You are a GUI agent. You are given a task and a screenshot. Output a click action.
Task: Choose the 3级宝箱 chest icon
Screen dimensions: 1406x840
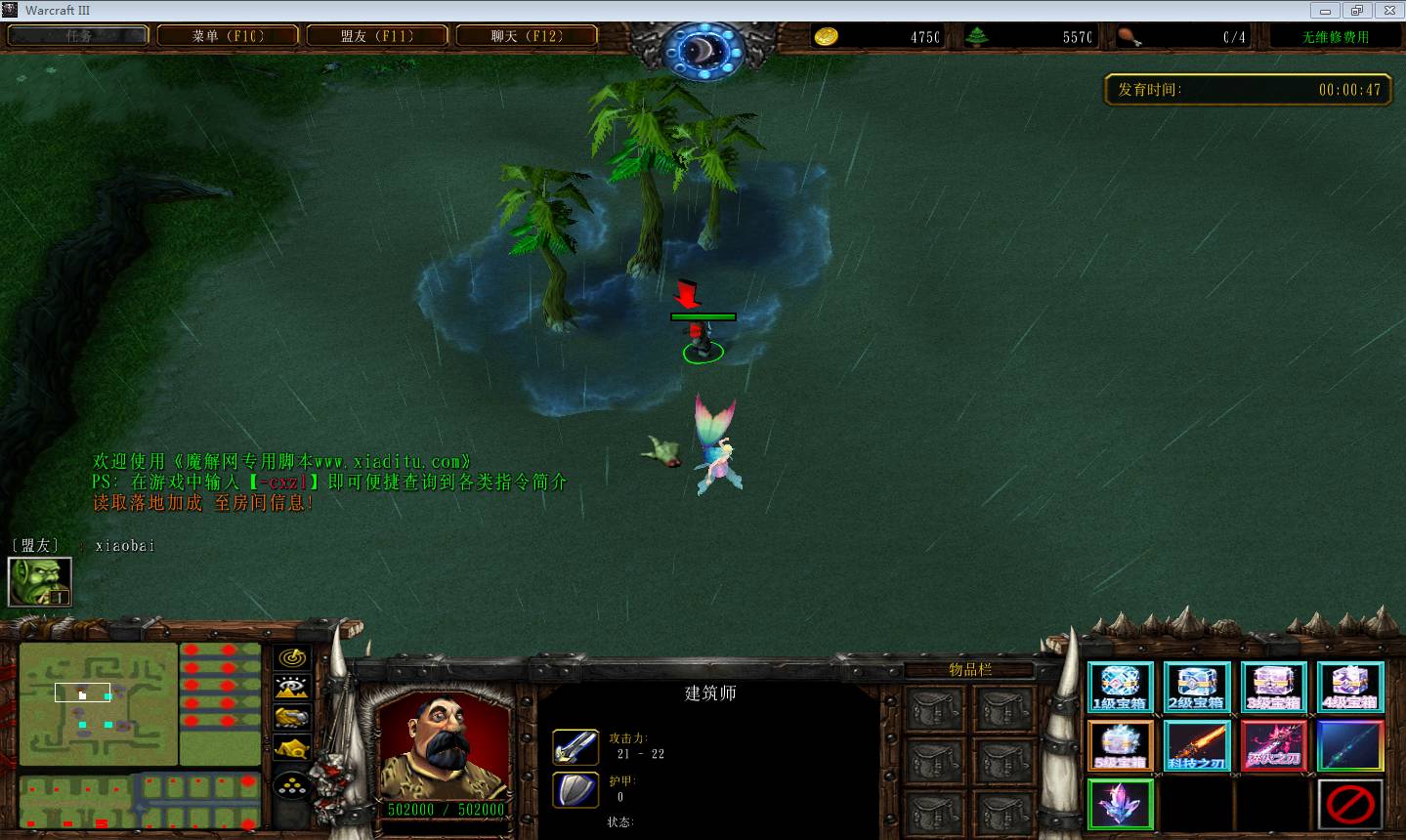pos(1273,687)
